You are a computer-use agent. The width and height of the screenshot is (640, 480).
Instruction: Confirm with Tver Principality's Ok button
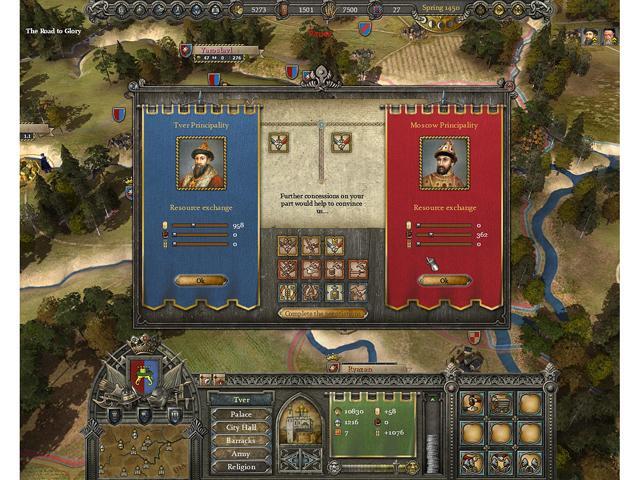(x=200, y=281)
